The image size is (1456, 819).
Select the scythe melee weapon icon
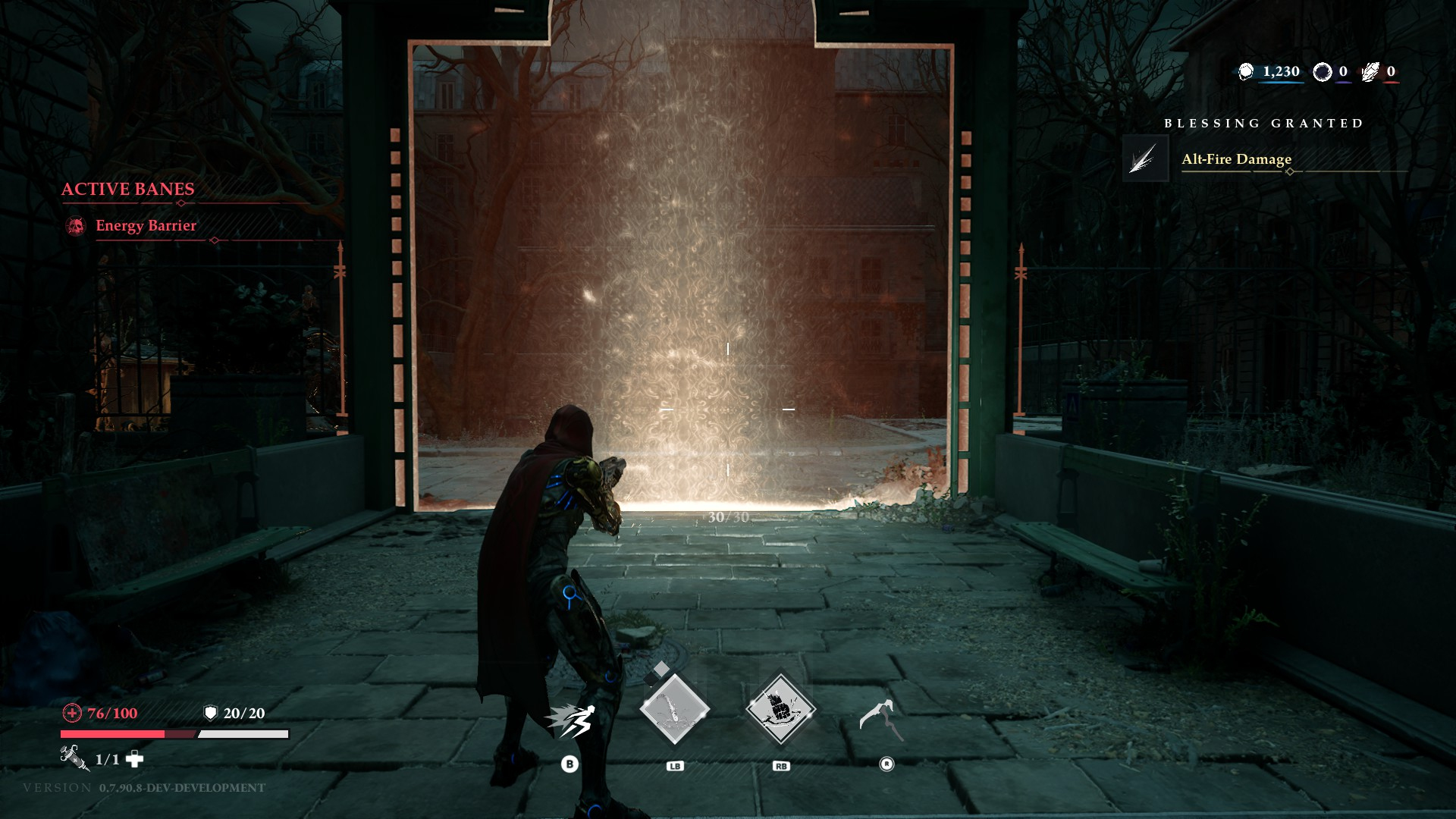pyautogui.click(x=882, y=719)
